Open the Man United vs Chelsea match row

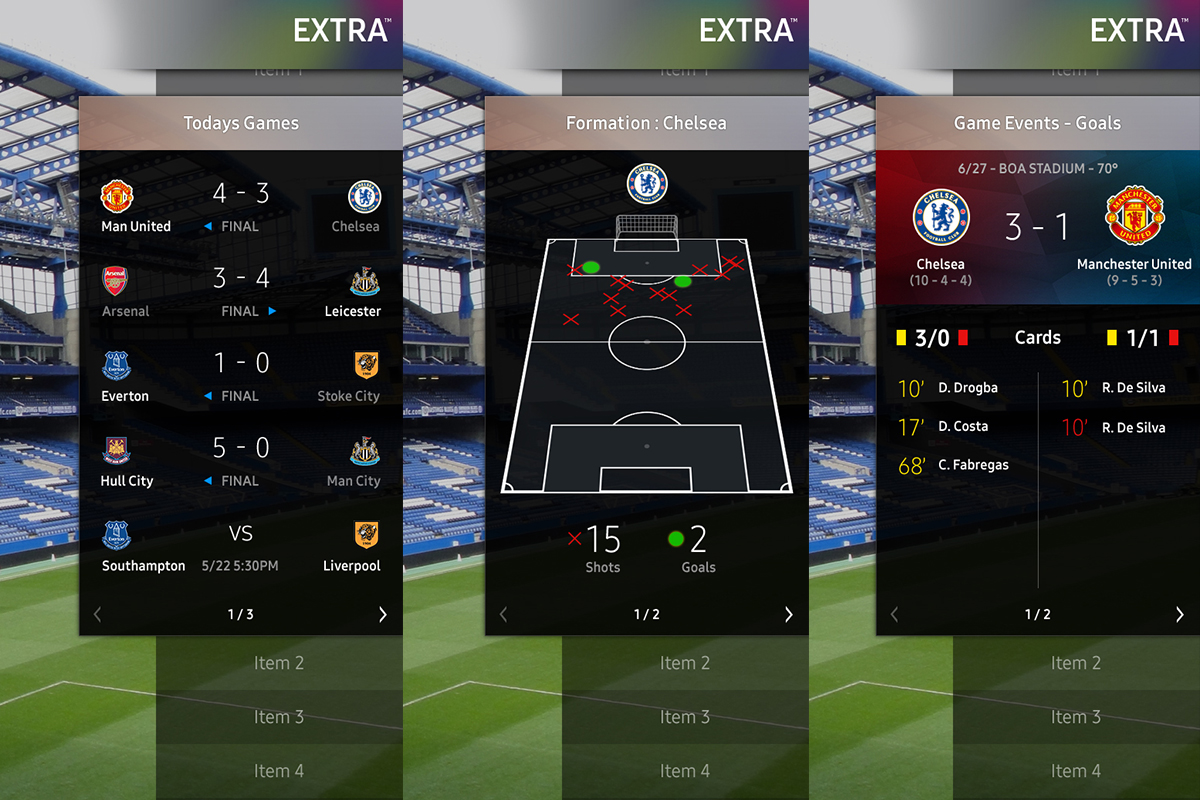[x=240, y=207]
